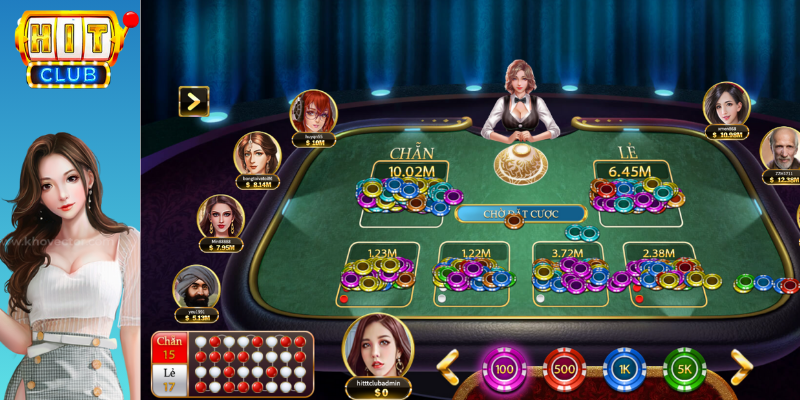Bet on the 2.38M side box
This screenshot has height=400, width=800.
coord(661,271)
